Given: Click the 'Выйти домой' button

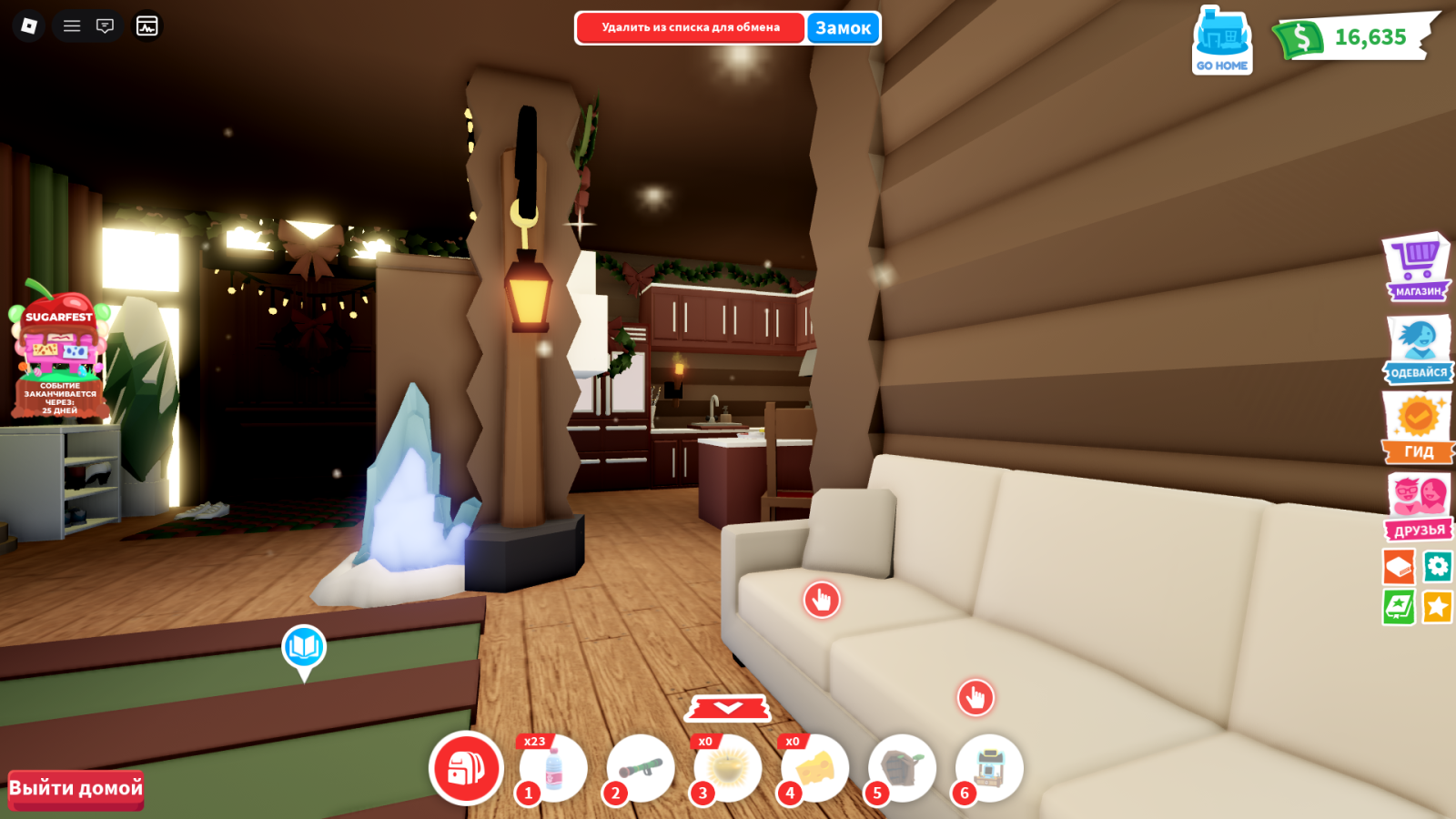Looking at the screenshot, I should coord(76,788).
